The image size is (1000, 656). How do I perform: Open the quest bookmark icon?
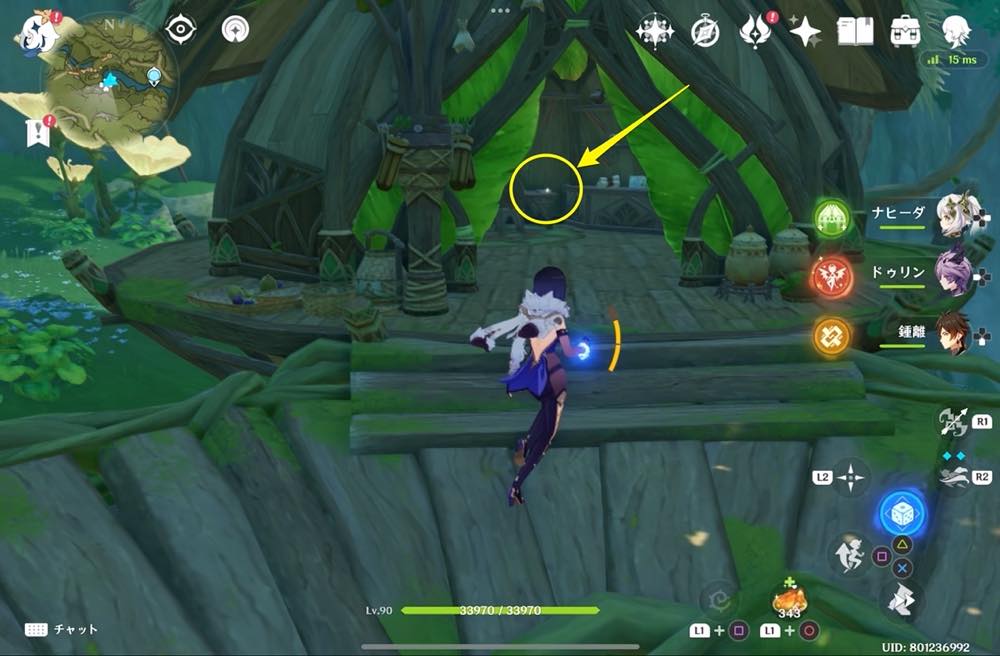[x=38, y=132]
